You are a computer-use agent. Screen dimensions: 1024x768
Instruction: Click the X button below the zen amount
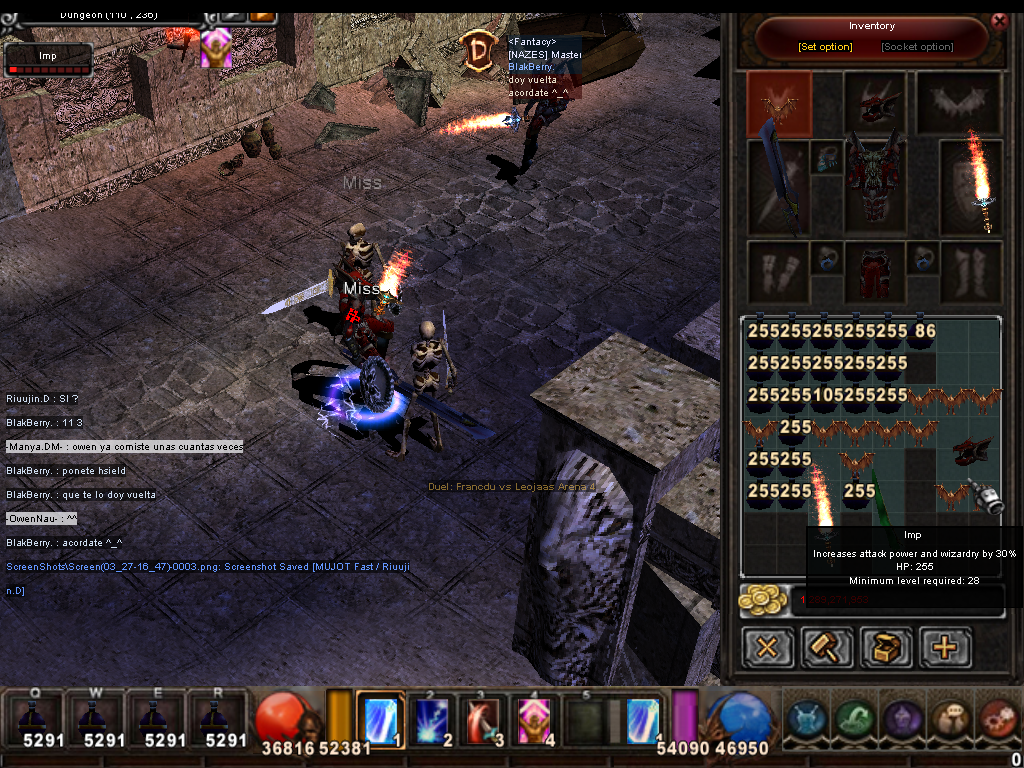point(767,647)
